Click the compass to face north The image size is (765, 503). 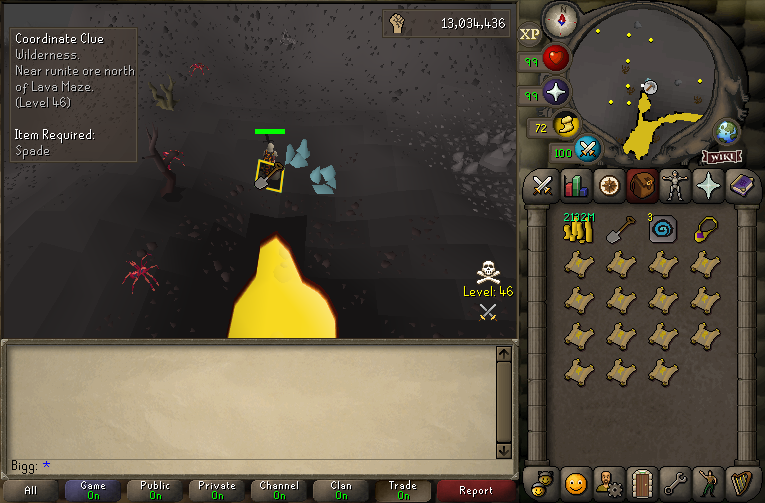click(557, 17)
